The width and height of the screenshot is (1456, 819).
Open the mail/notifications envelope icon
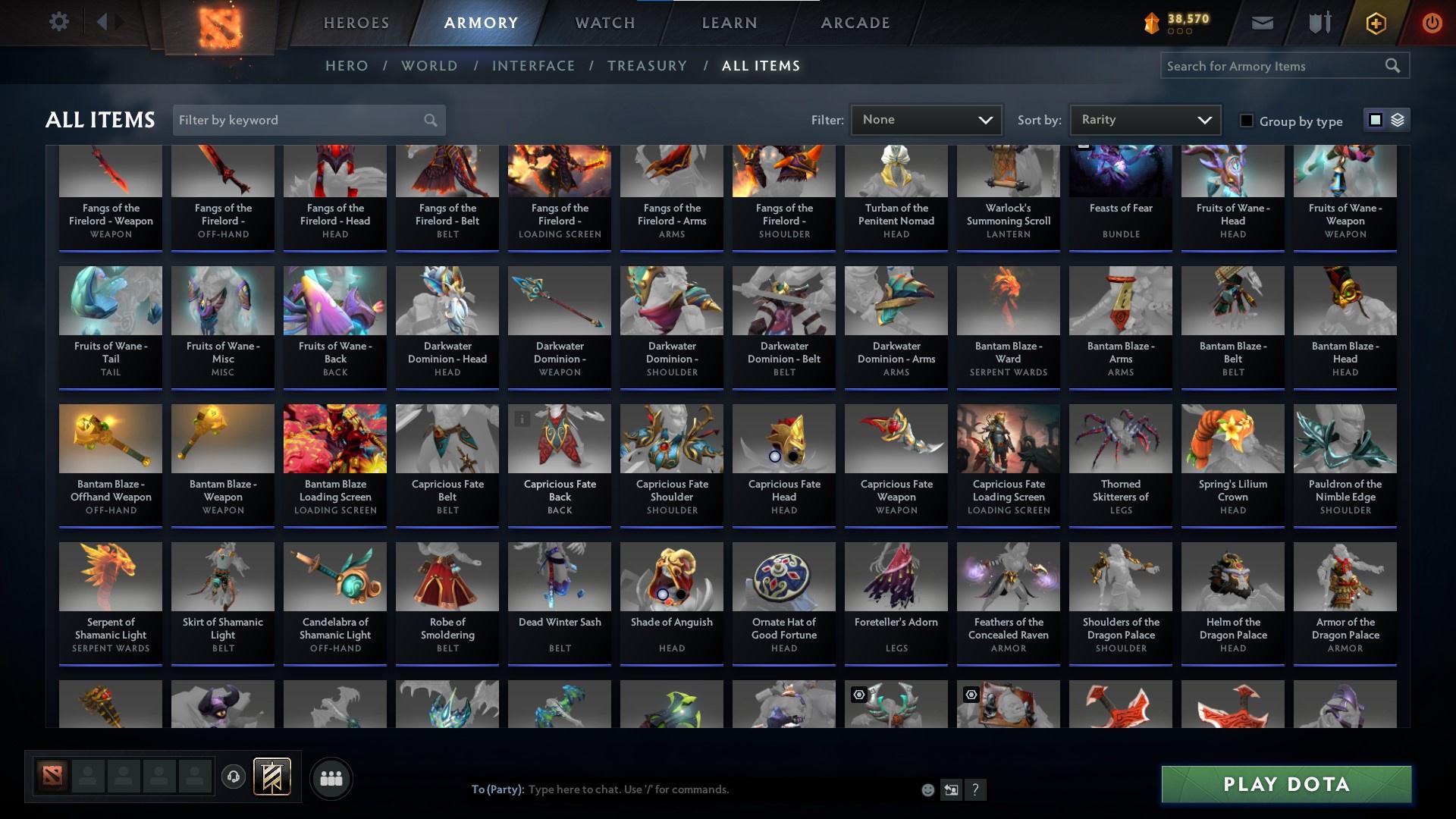click(x=1261, y=22)
